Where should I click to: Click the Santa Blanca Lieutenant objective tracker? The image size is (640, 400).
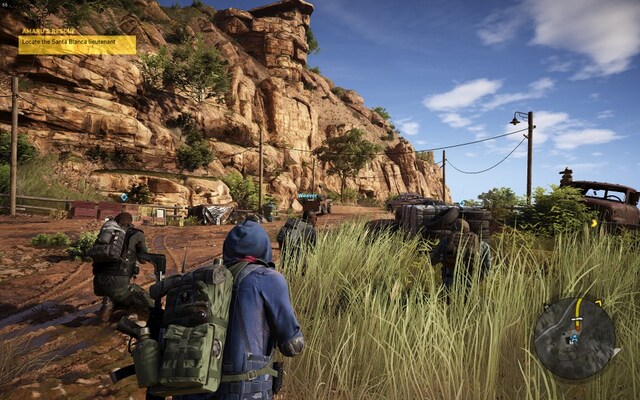[77, 44]
